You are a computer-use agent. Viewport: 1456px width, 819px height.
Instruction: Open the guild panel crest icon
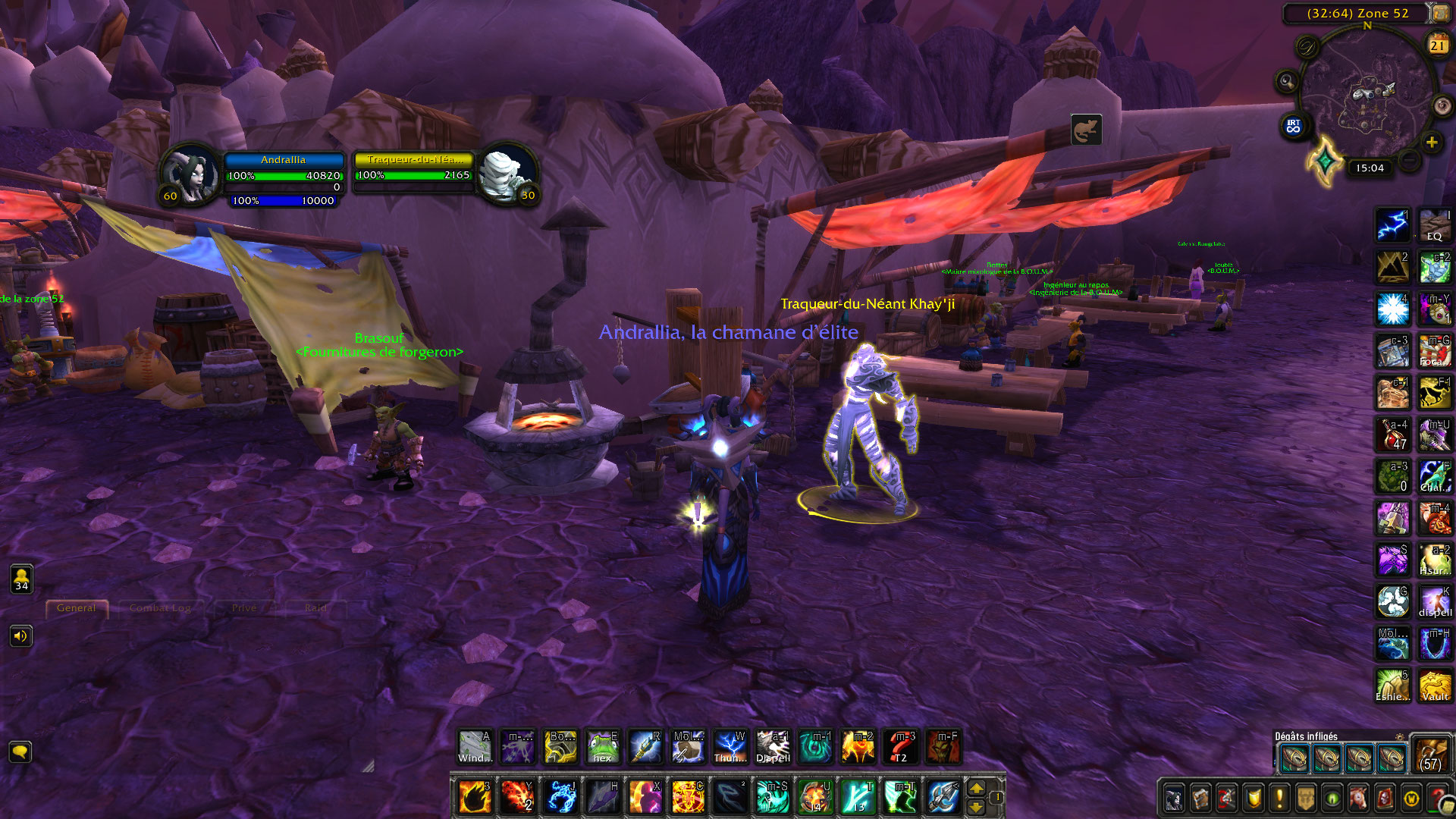point(1305,797)
